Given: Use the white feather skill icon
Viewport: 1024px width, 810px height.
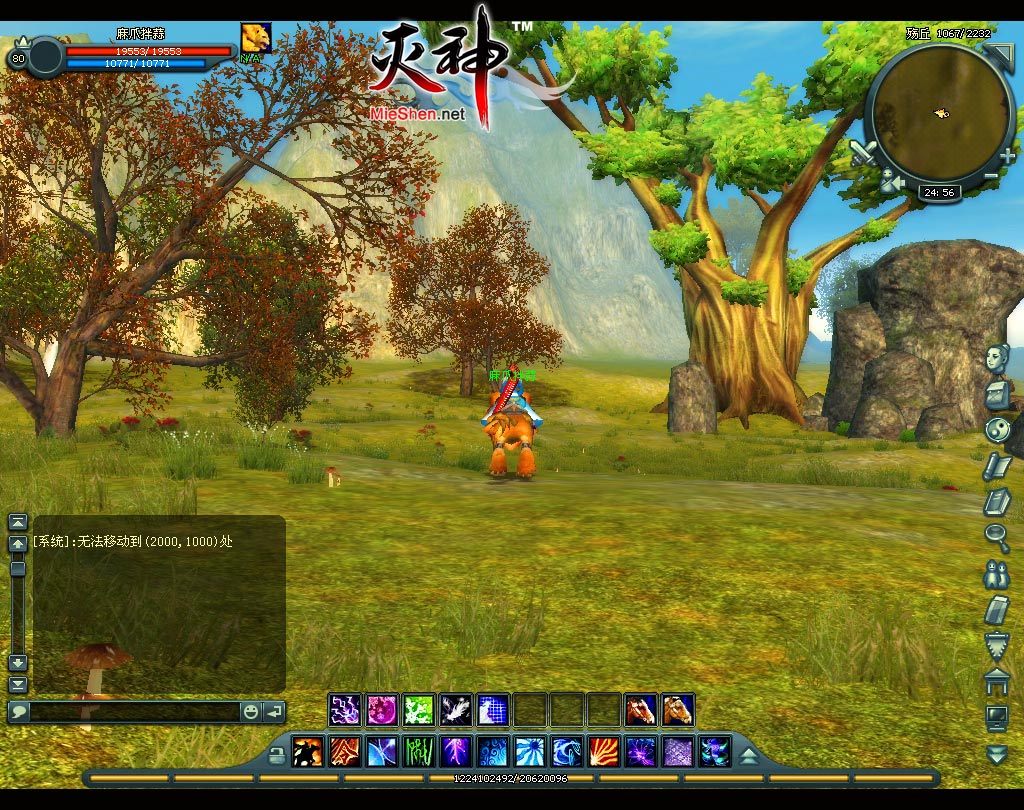Looking at the screenshot, I should tap(456, 710).
